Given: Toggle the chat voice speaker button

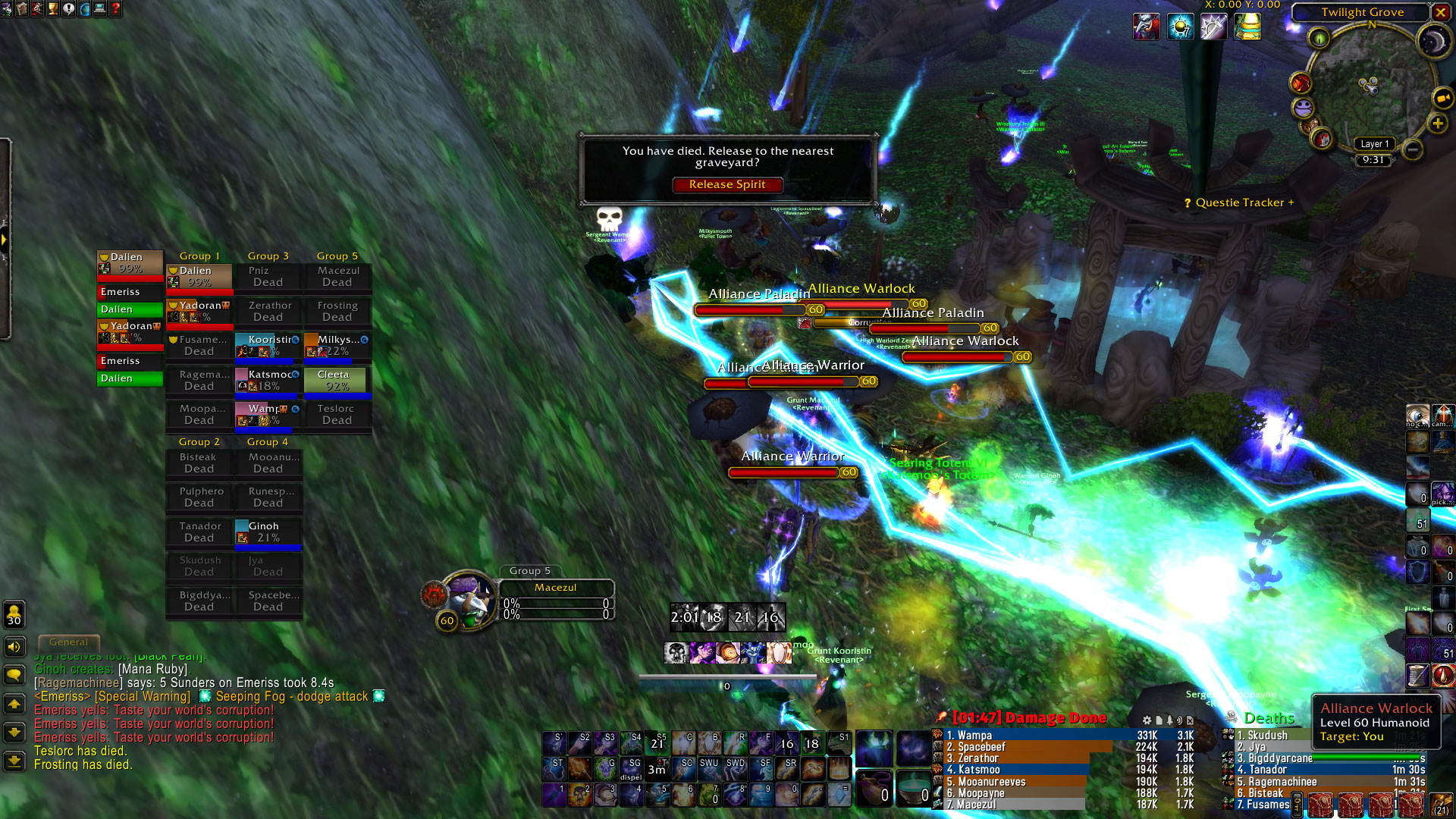Looking at the screenshot, I should coord(14,647).
